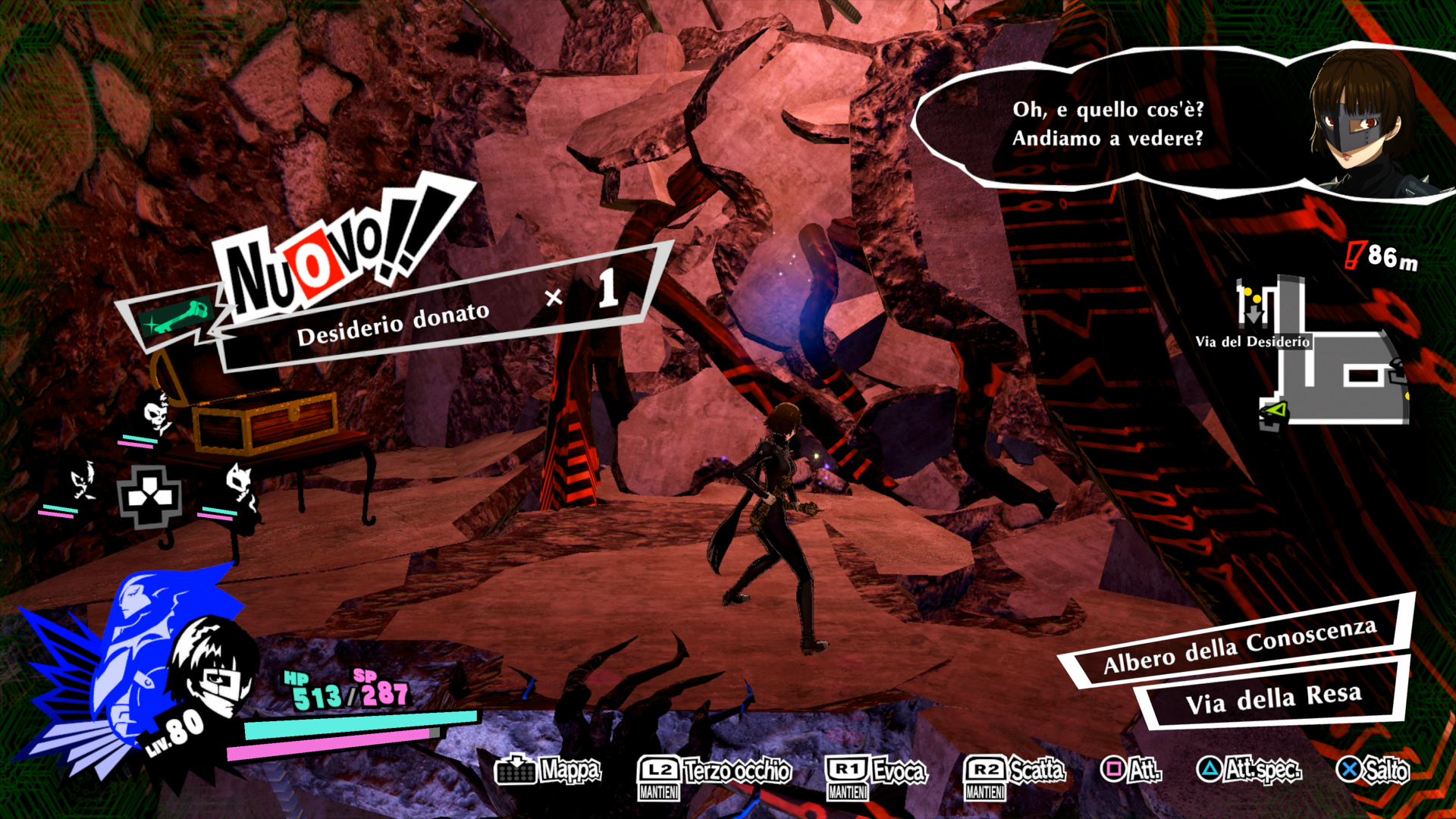The height and width of the screenshot is (819, 1456).
Task: Select the Att. spec. special attack command
Action: [1248, 770]
